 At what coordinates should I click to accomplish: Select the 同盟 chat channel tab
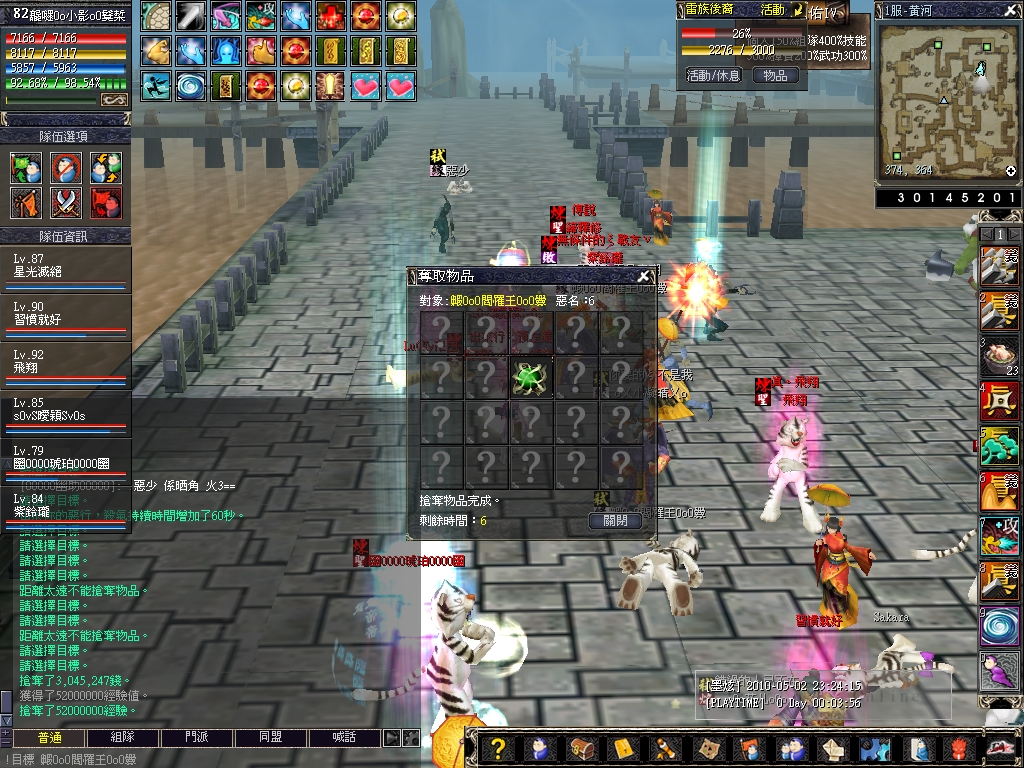(271, 738)
